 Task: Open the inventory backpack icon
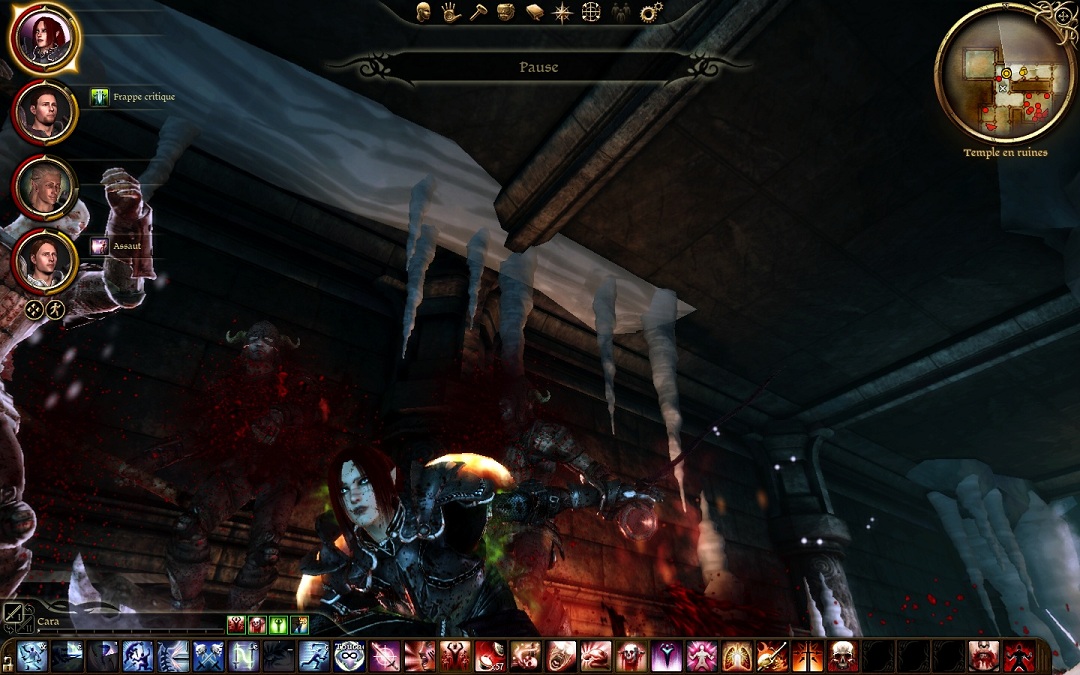506,12
